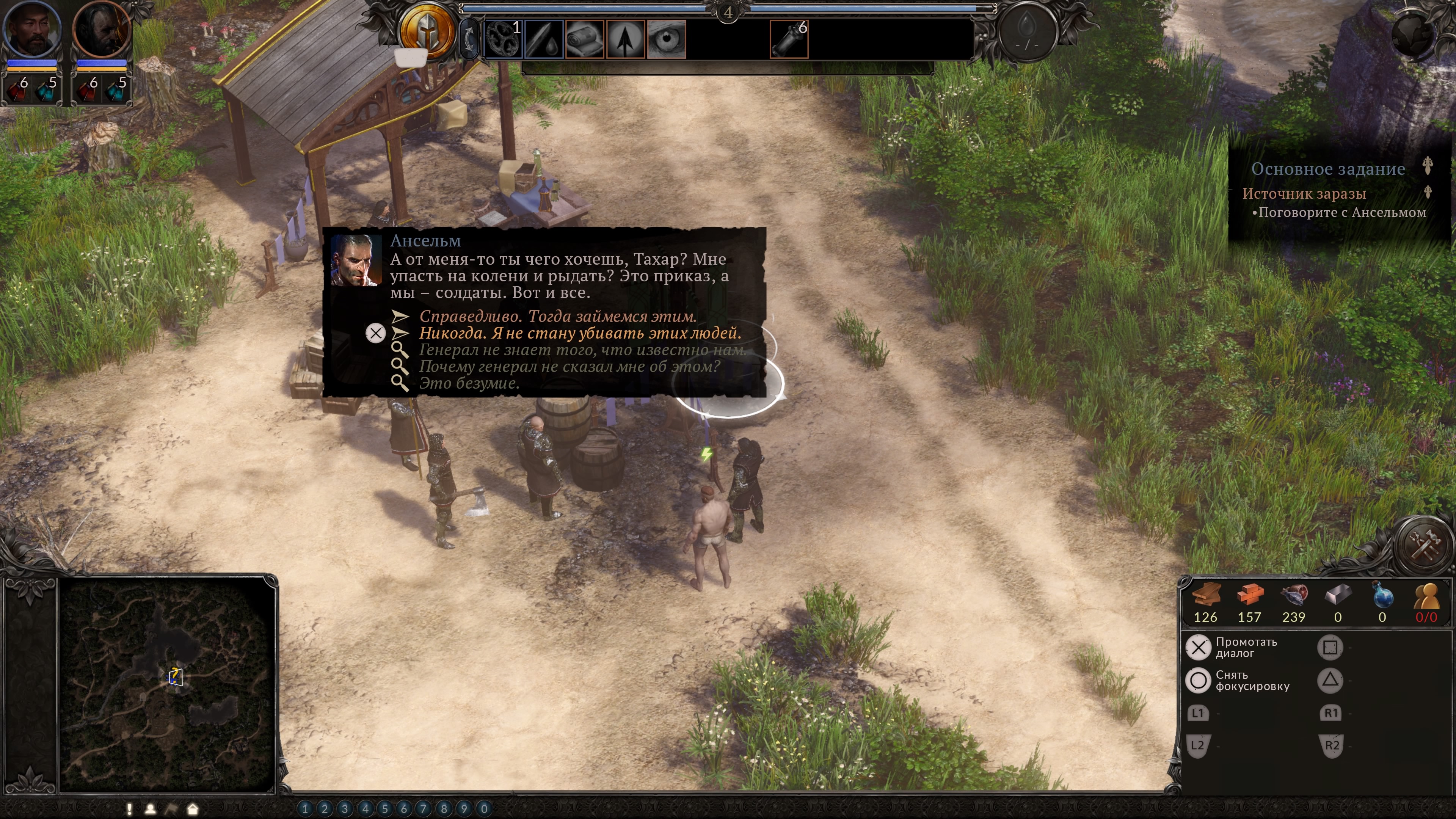This screenshot has height=819, width=1456.
Task: Activate the eye ability
Action: coord(667,39)
